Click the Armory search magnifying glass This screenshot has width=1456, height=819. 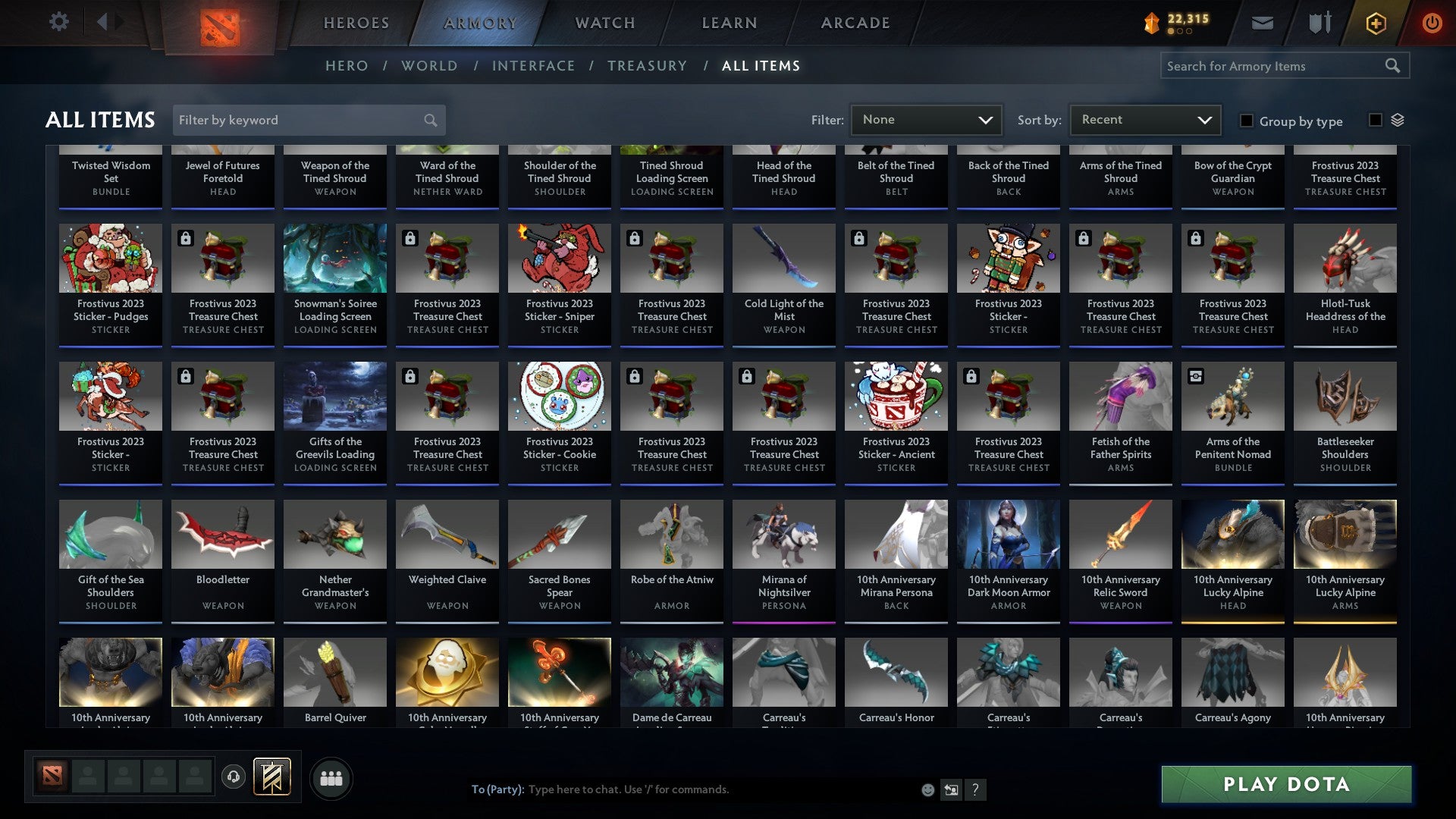[1394, 65]
